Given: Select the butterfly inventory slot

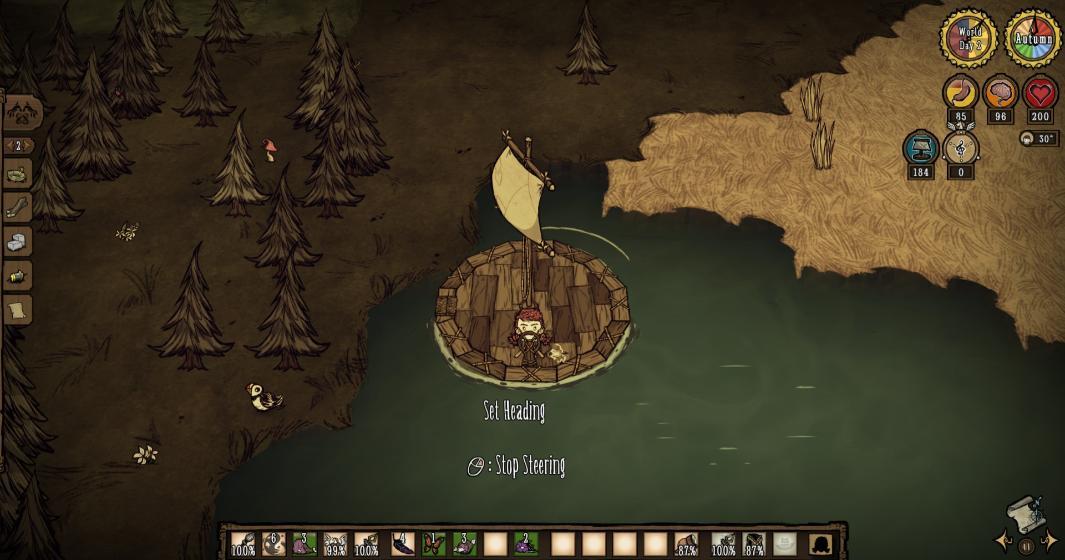Looking at the screenshot, I should 433,543.
